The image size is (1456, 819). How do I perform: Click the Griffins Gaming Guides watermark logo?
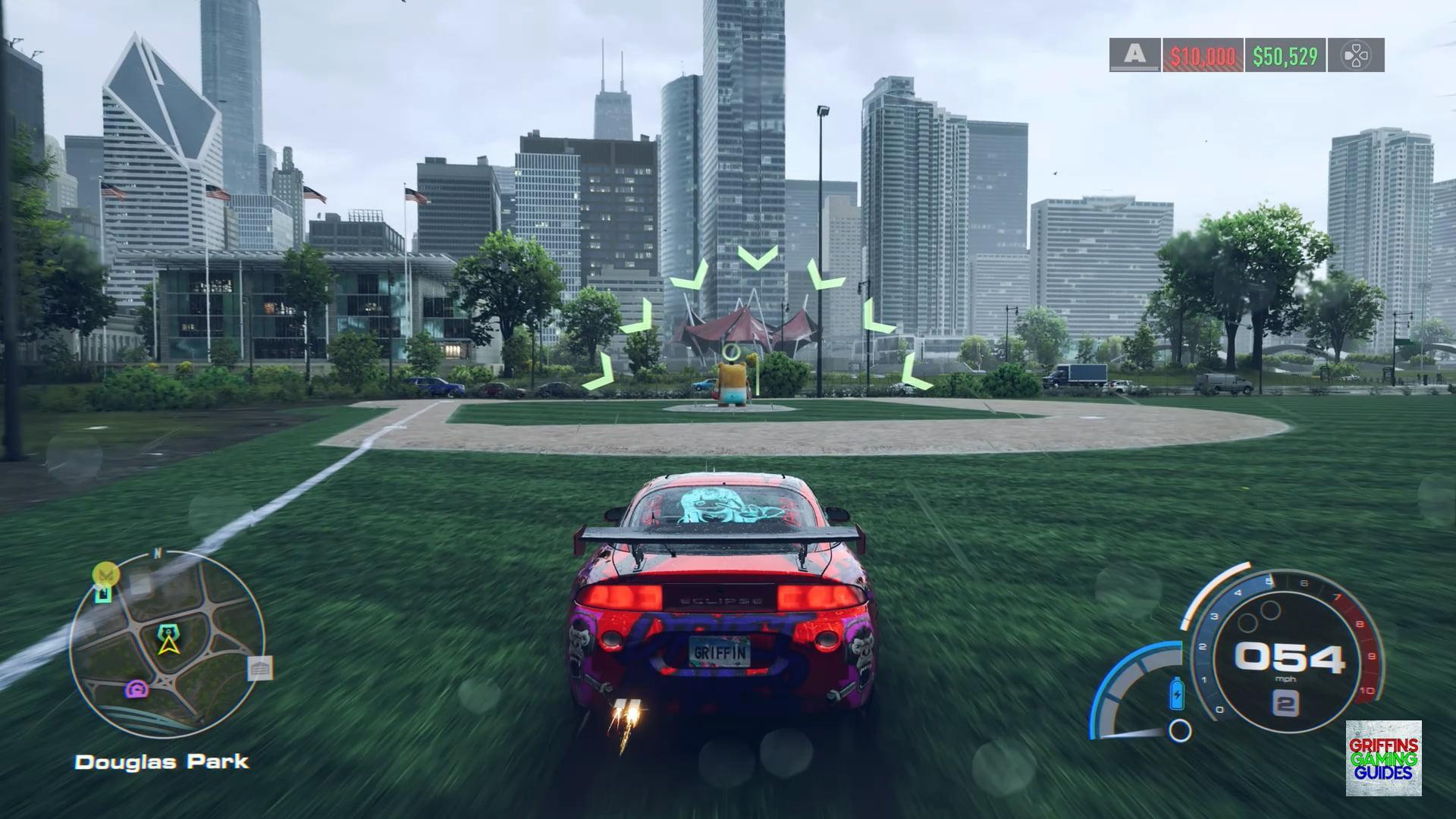1383,758
